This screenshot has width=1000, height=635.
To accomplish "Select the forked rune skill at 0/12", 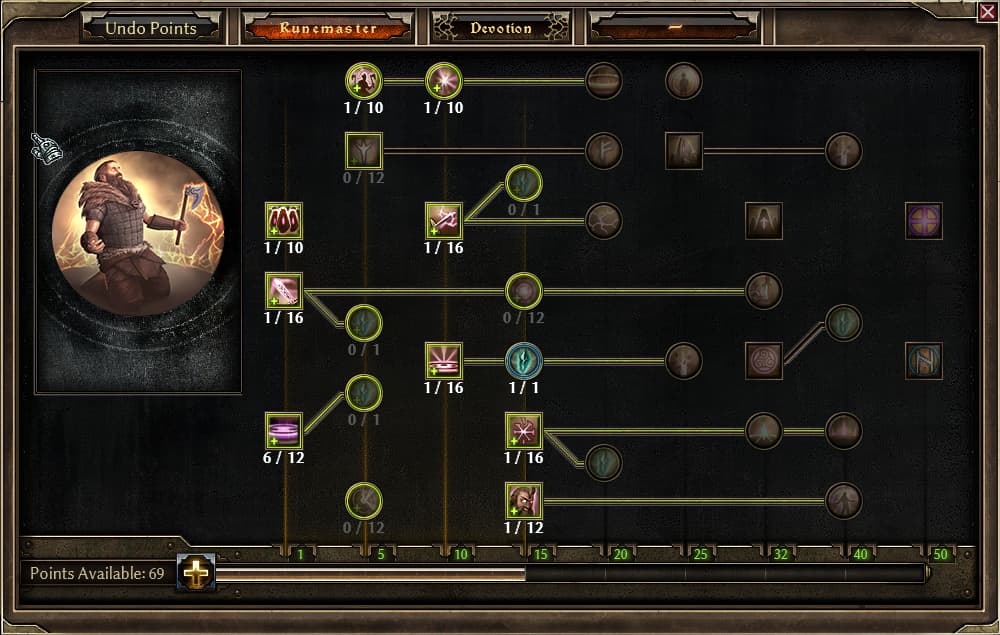I will point(364,151).
